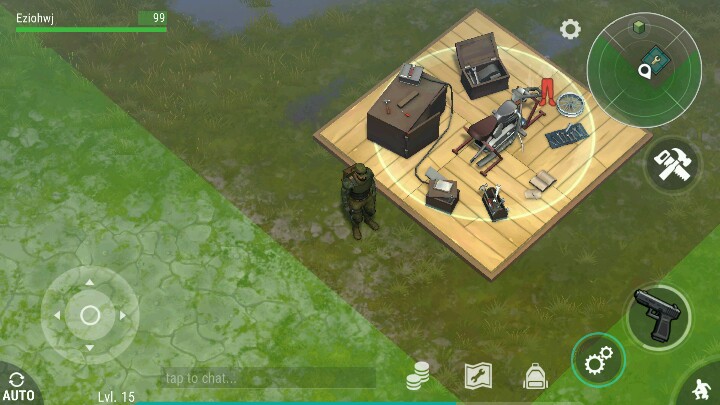Image resolution: width=720 pixels, height=405 pixels.
Task: Tap the movement joystick center
Action: [x=90, y=315]
